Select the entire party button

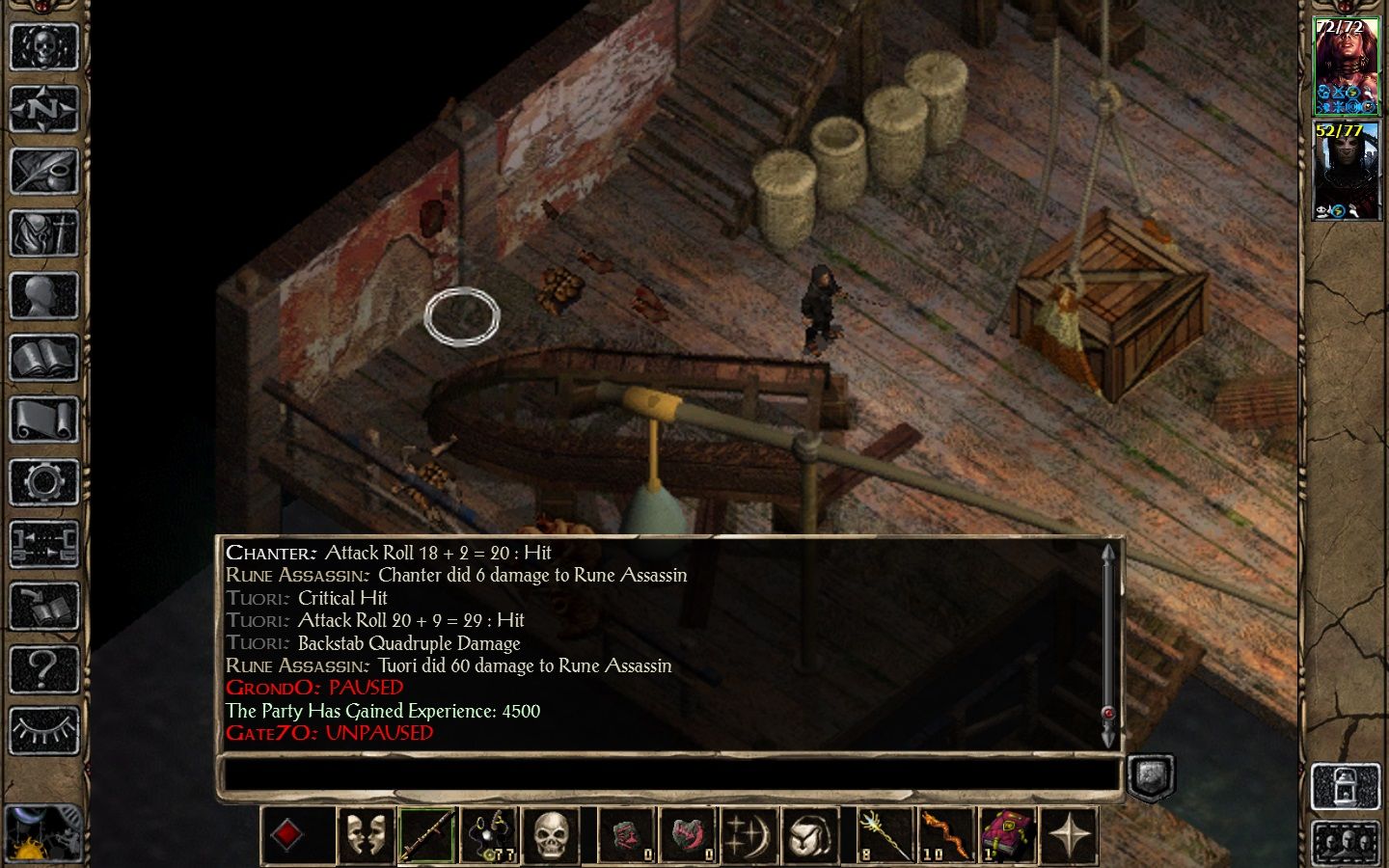point(1347,842)
